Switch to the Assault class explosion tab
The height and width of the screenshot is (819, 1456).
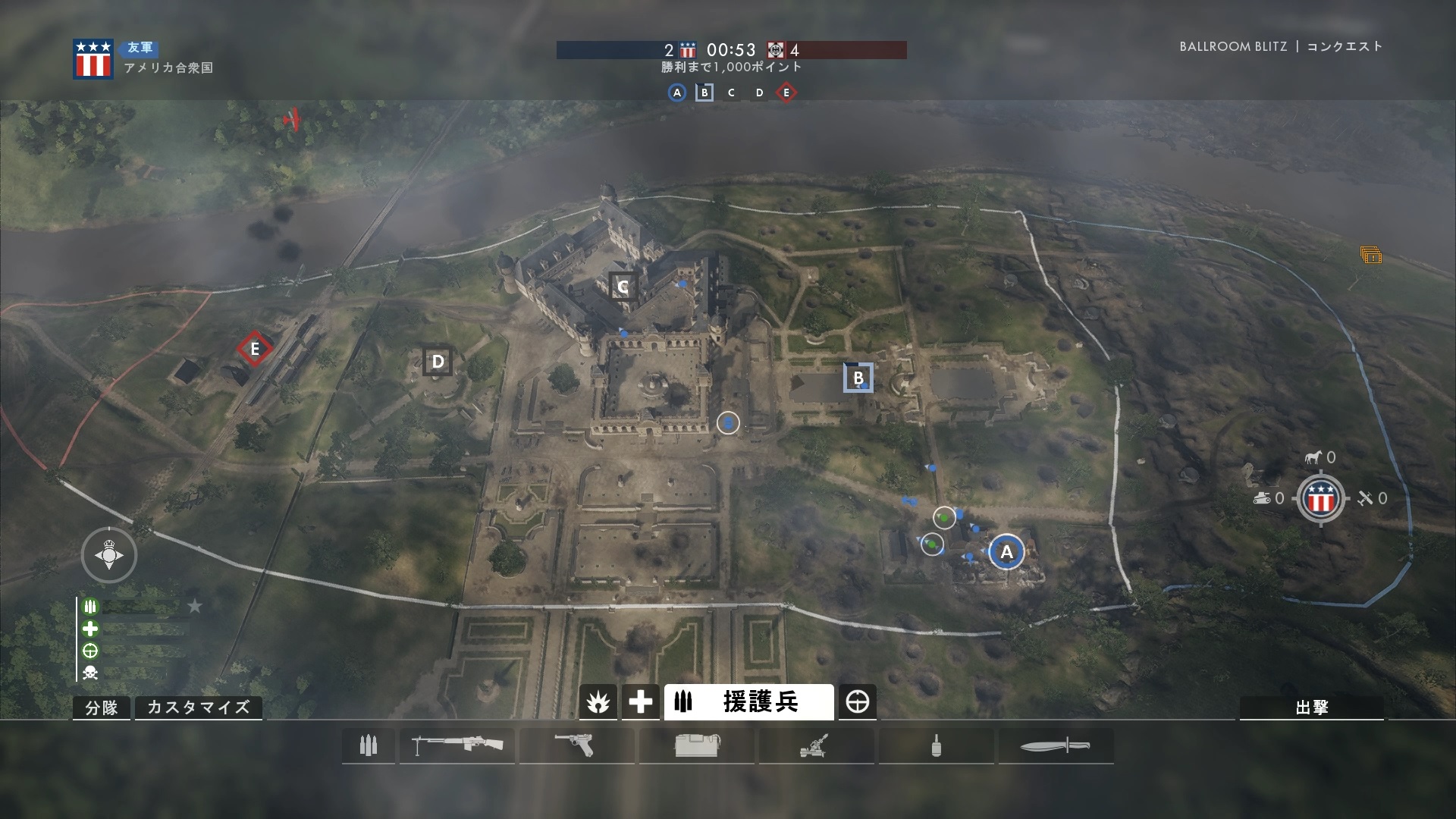598,702
